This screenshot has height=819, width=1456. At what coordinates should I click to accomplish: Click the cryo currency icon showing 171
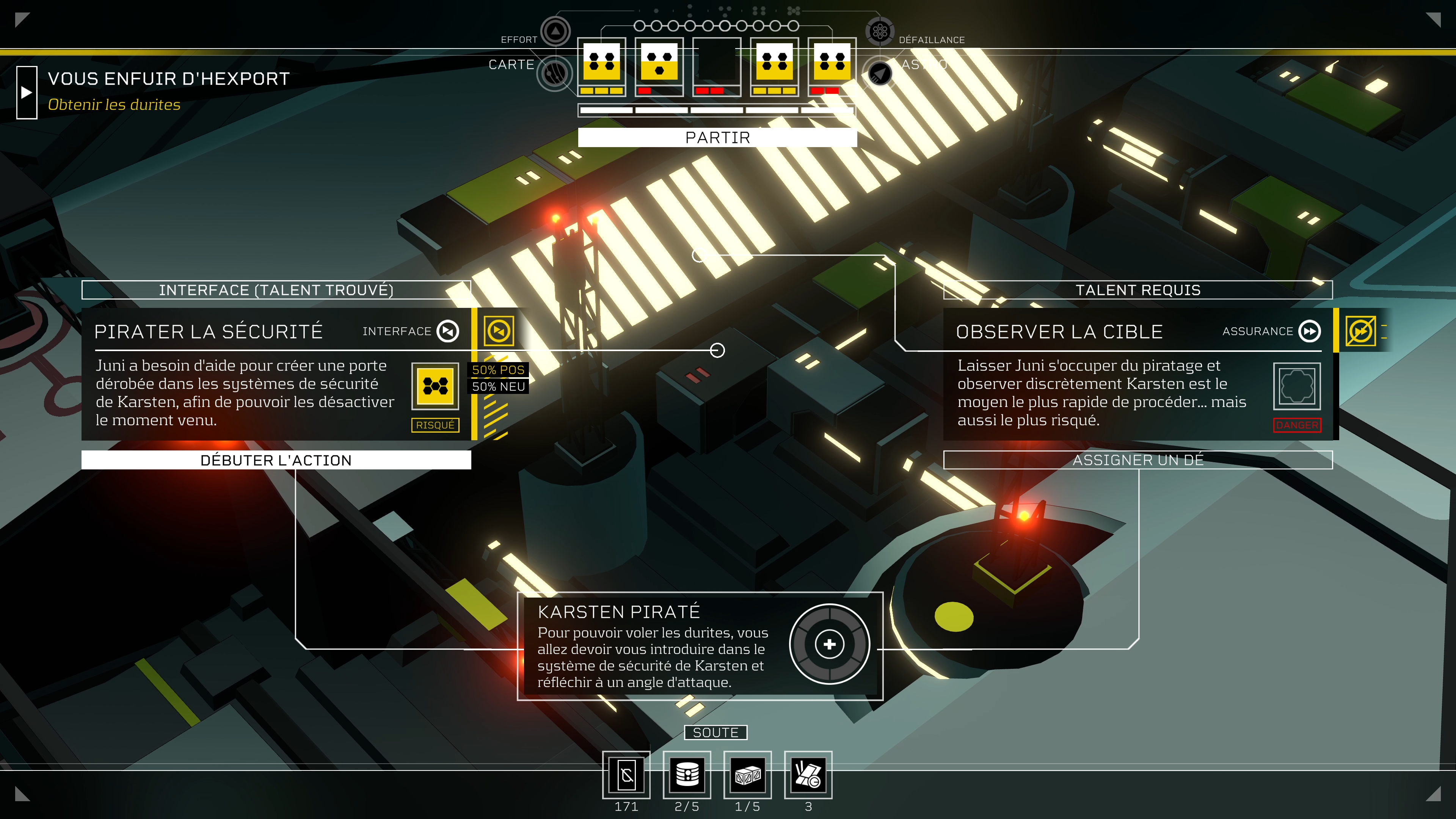tap(626, 775)
